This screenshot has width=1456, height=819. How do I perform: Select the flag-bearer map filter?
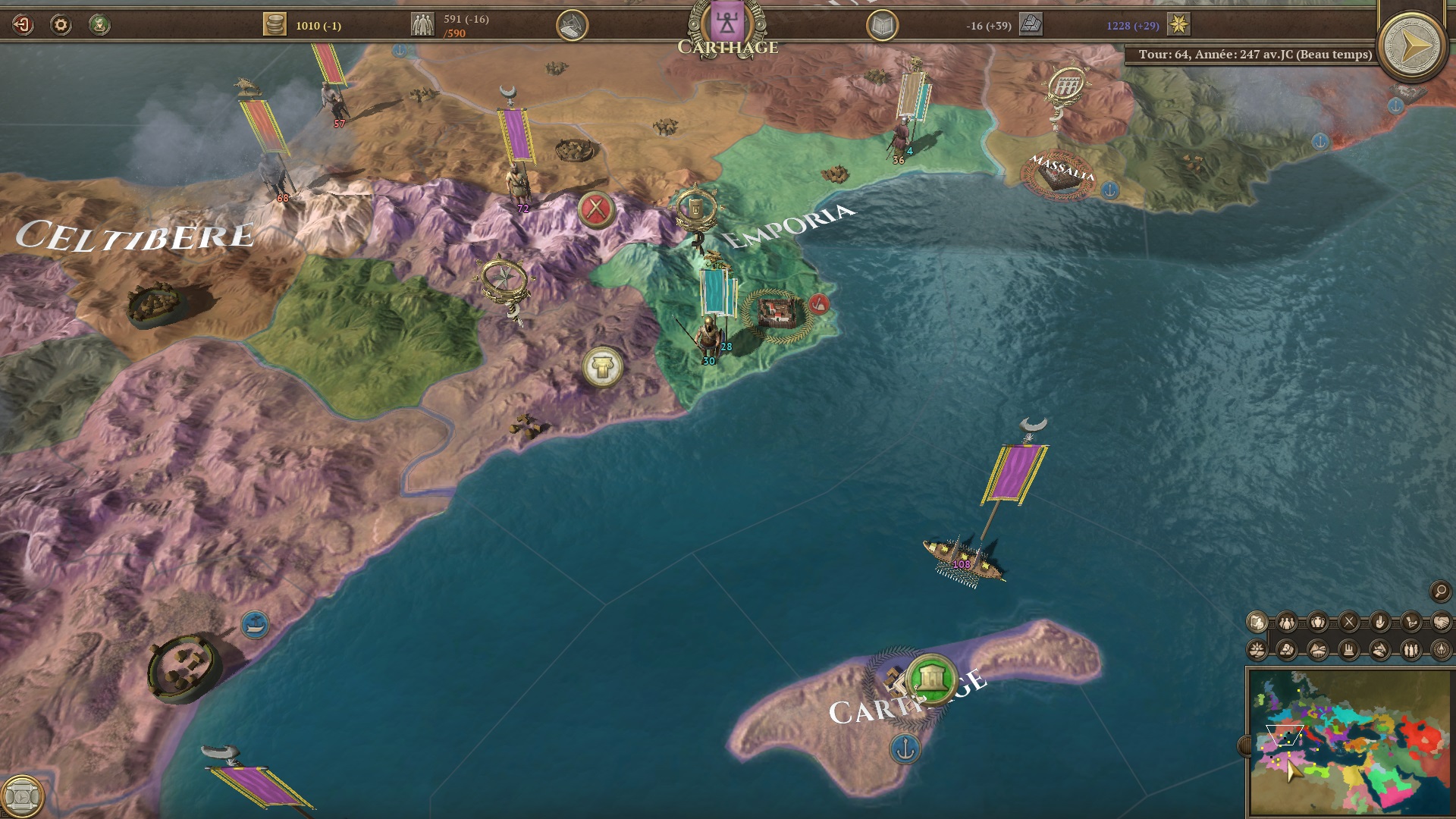pyautogui.click(x=1257, y=623)
